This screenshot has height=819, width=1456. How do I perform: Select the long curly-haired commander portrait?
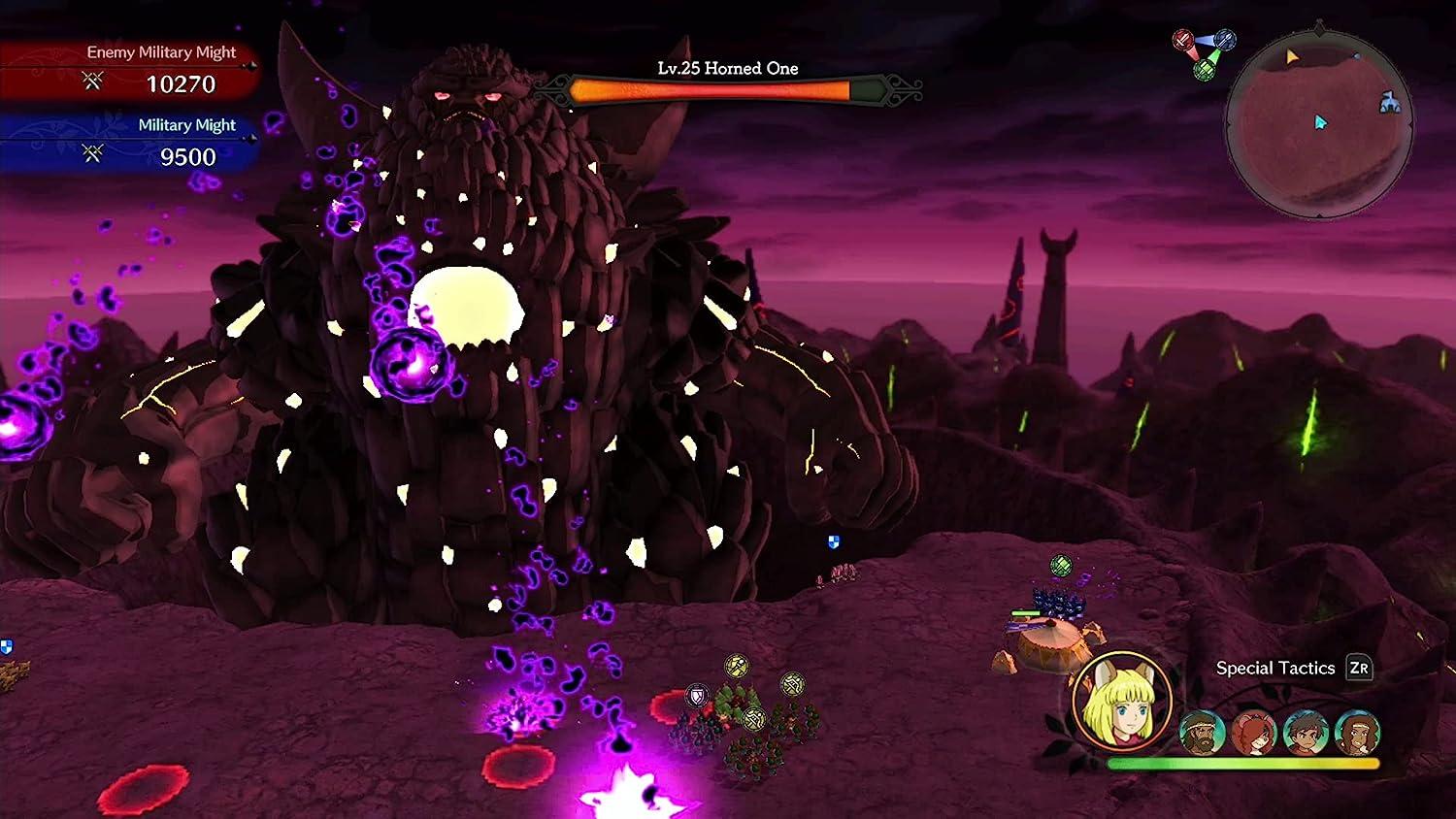pos(1356,733)
